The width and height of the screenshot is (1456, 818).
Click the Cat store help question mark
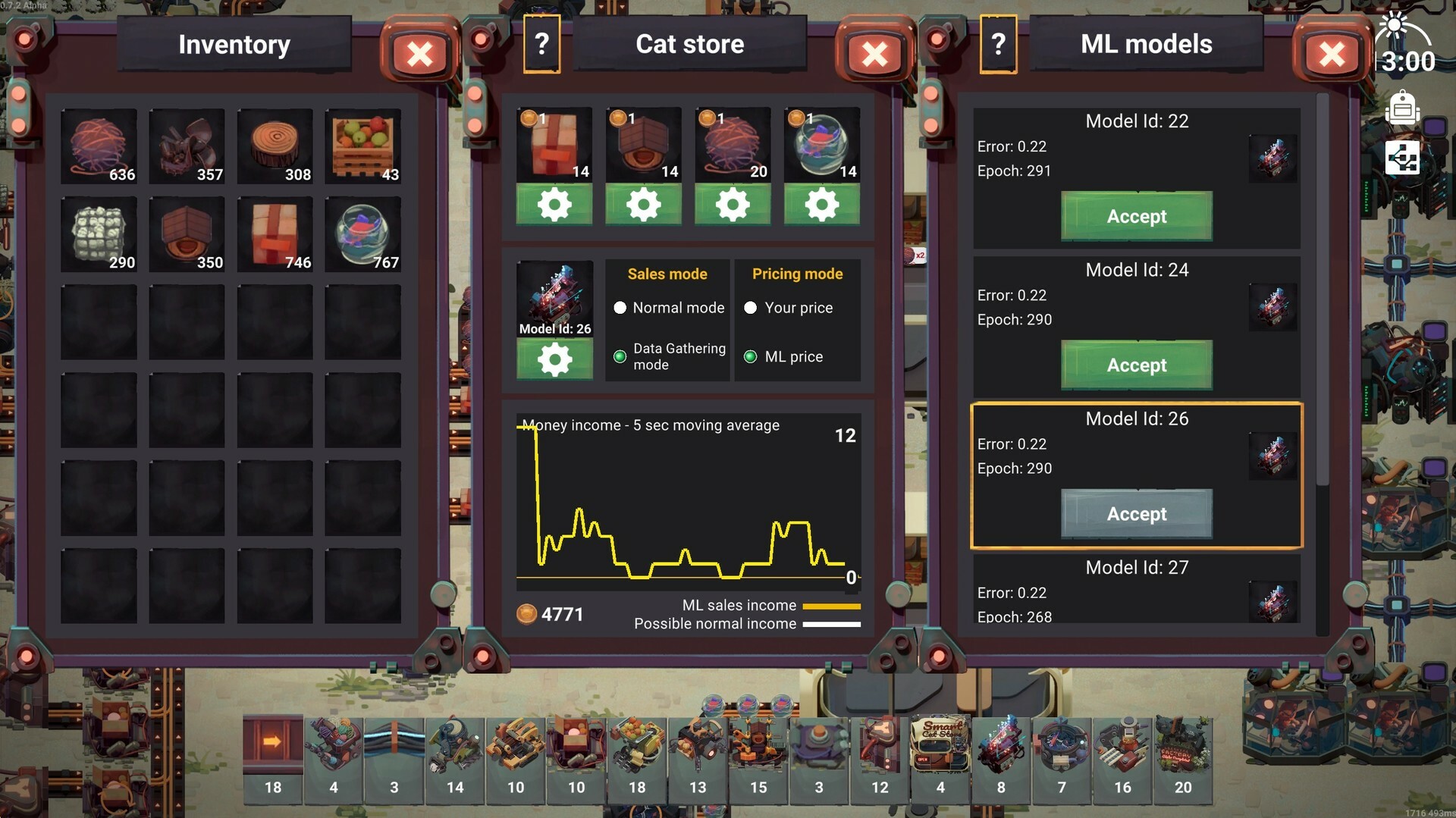[541, 44]
